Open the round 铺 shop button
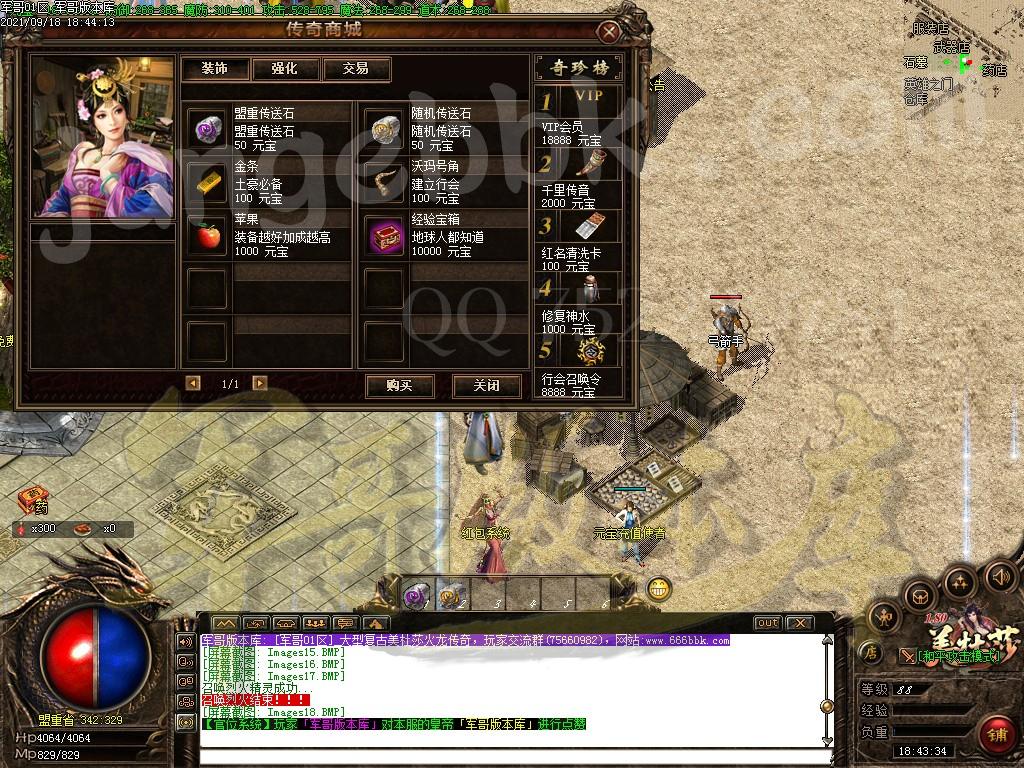Screen dimensions: 1024x768 coord(995,733)
